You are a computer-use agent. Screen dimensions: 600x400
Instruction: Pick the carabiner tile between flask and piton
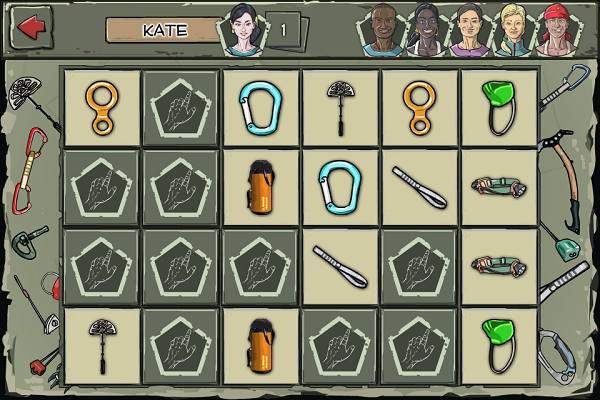pyautogui.click(x=341, y=187)
